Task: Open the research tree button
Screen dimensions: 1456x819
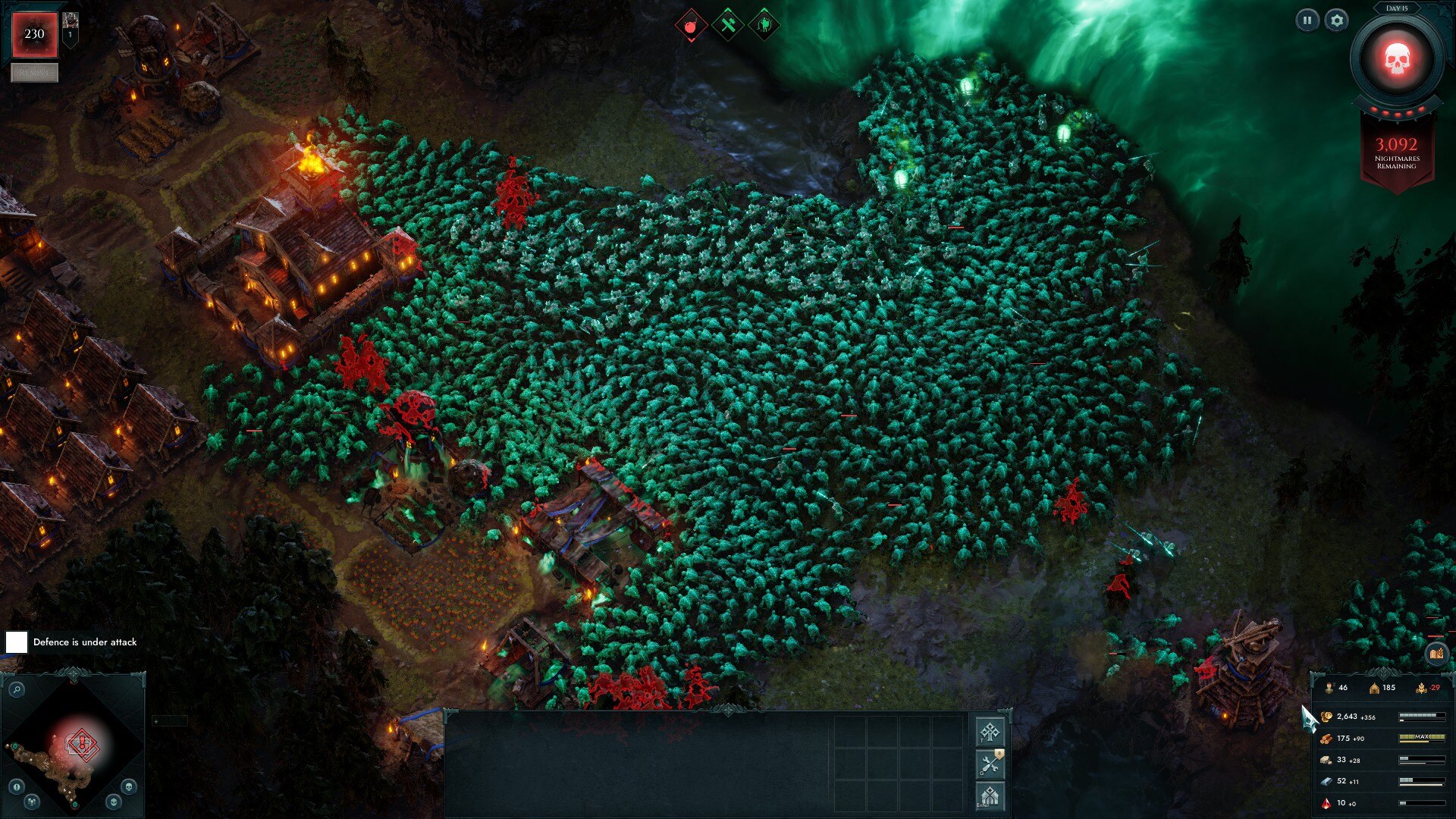Action: pyautogui.click(x=990, y=732)
